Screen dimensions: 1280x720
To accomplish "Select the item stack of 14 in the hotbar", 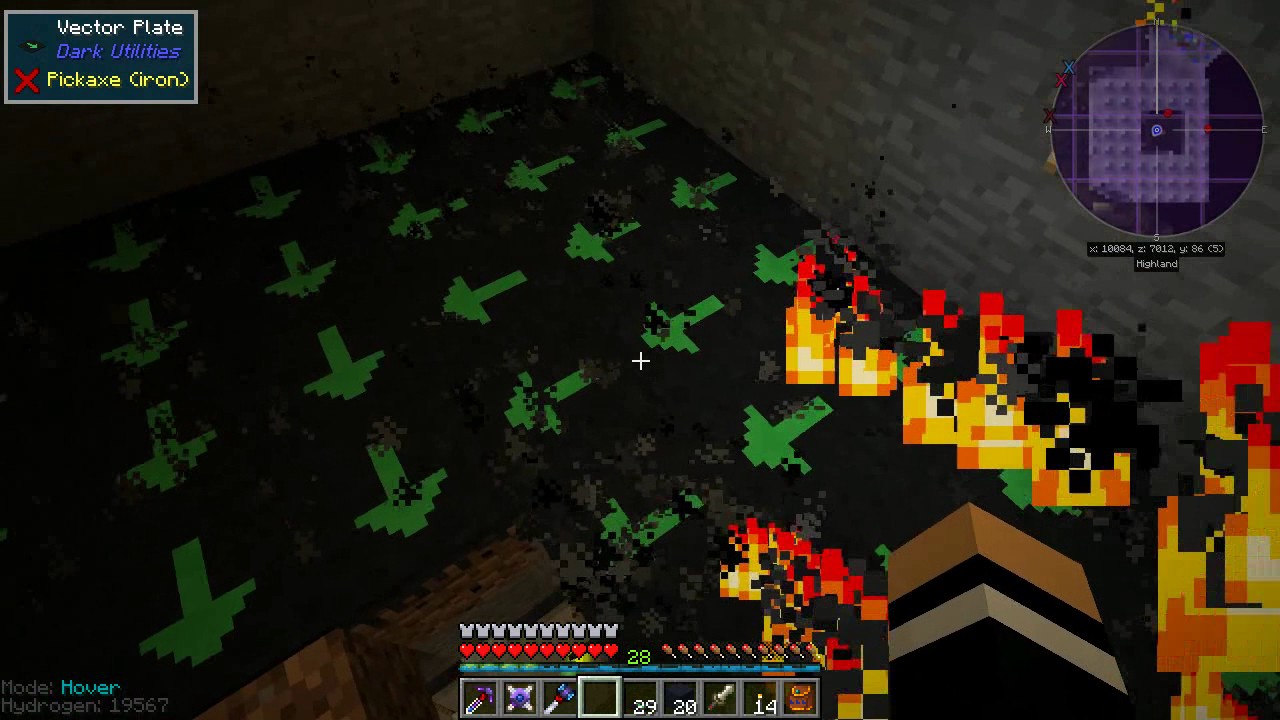I will [x=762, y=697].
